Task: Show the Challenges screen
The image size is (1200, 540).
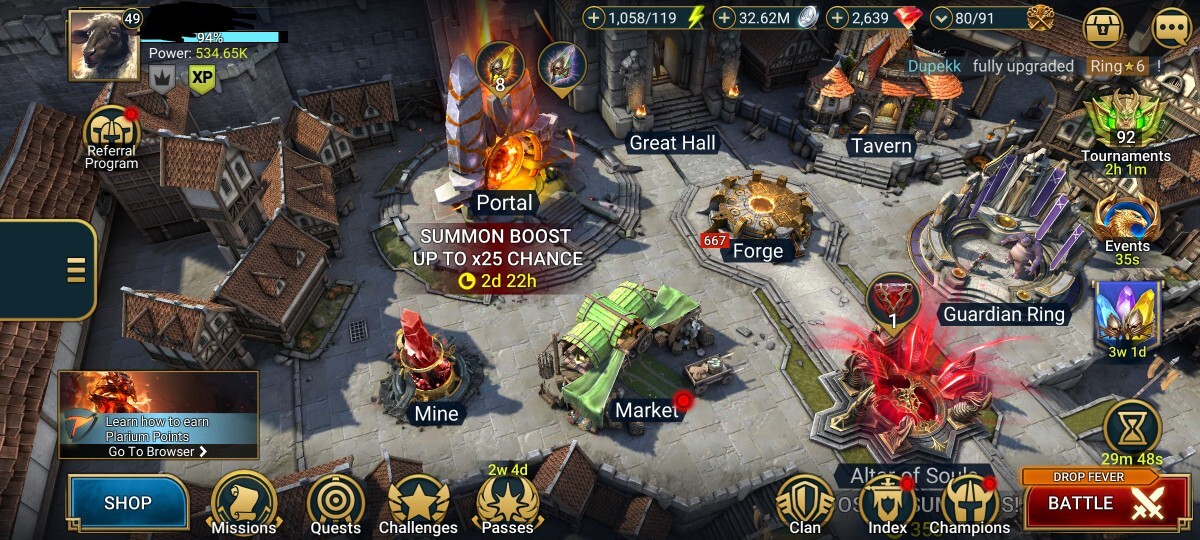Action: point(418,504)
